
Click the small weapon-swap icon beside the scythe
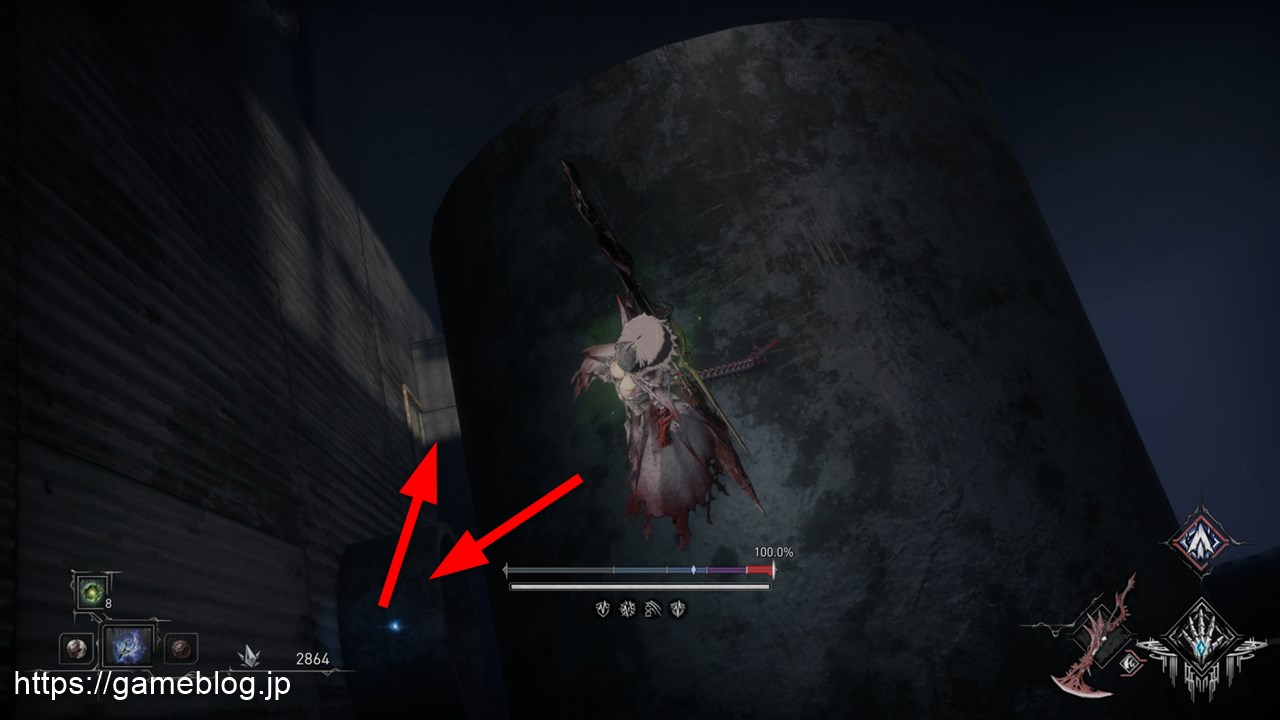pyautogui.click(x=1130, y=660)
